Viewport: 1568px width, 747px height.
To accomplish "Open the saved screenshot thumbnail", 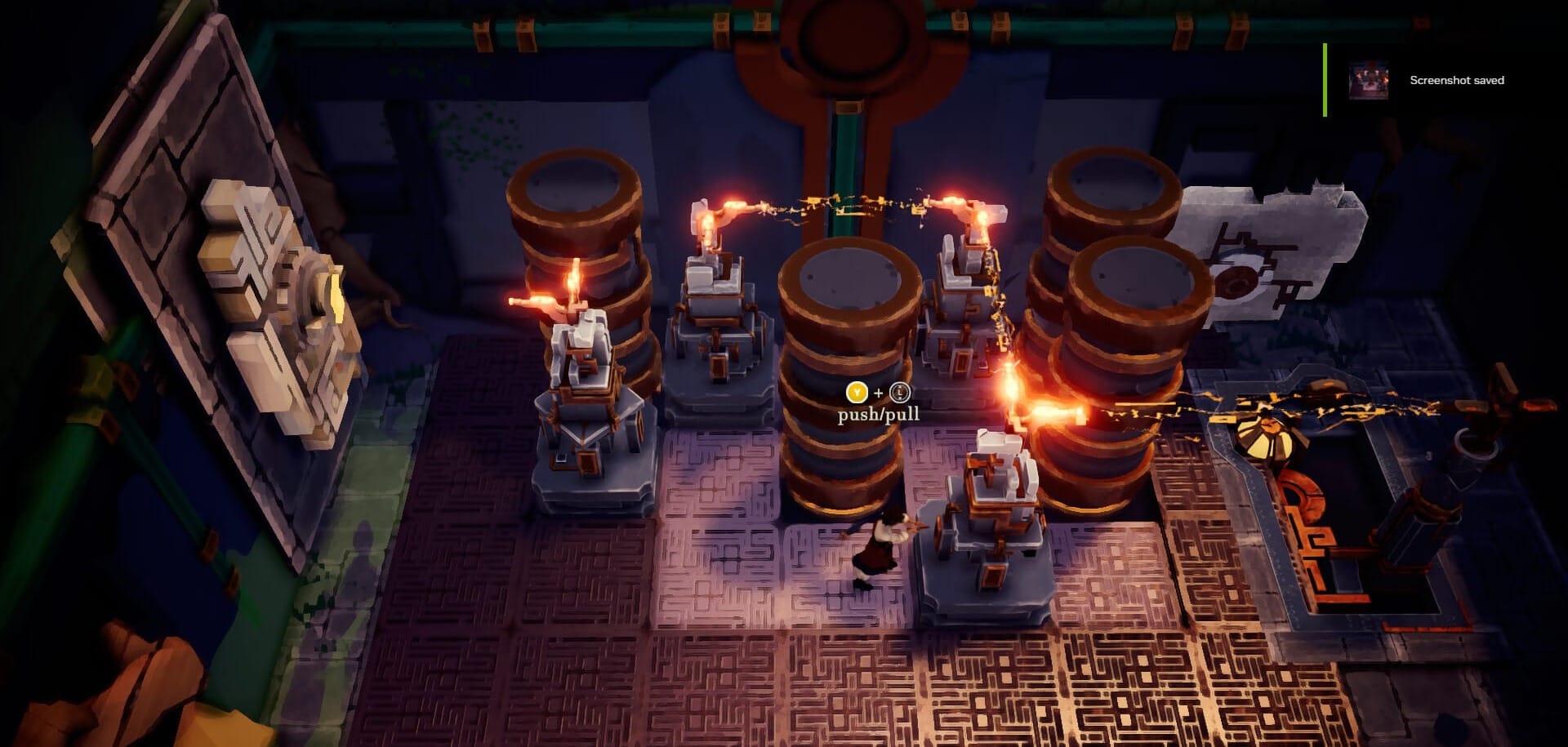I will (1368, 80).
